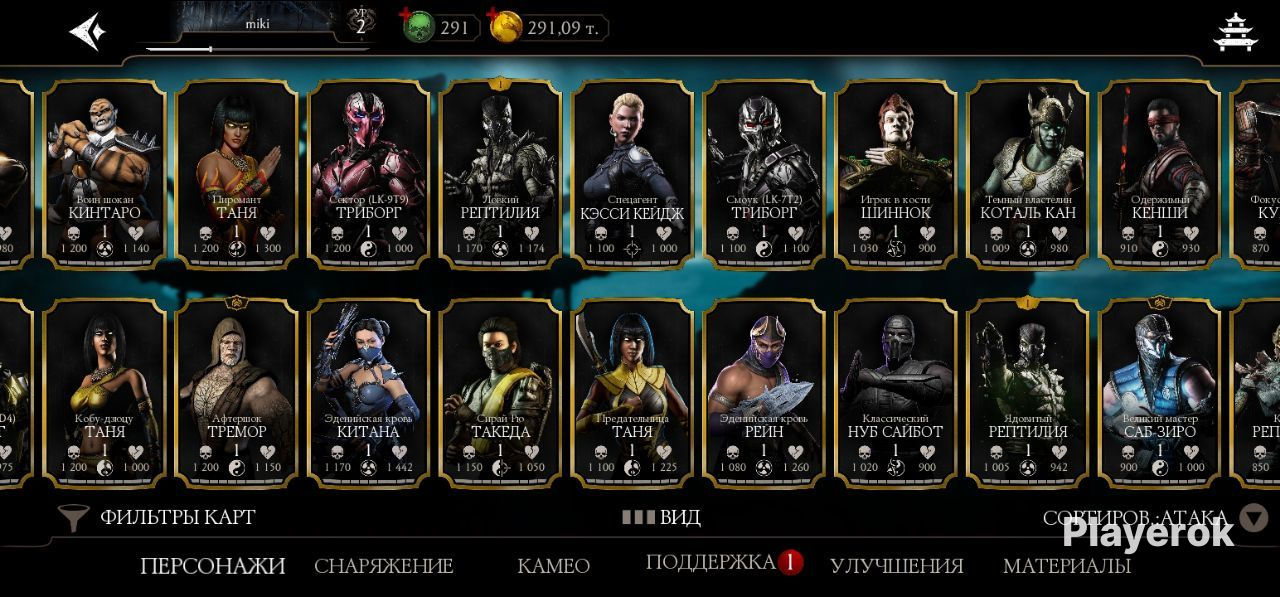This screenshot has height=597, width=1280.
Task: Open the Кенши character card
Action: [1160, 174]
